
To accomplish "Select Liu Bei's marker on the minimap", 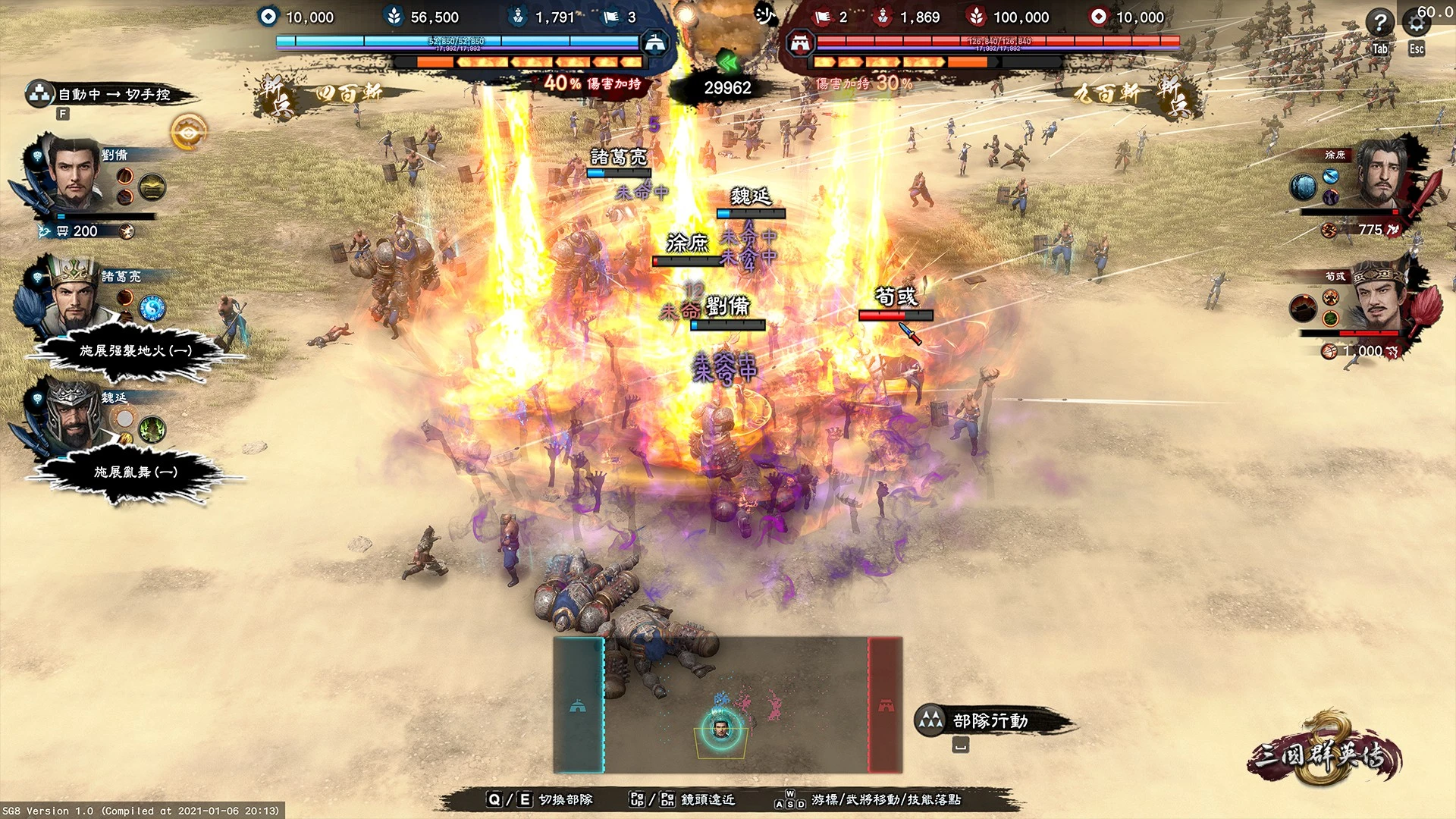I will (721, 728).
